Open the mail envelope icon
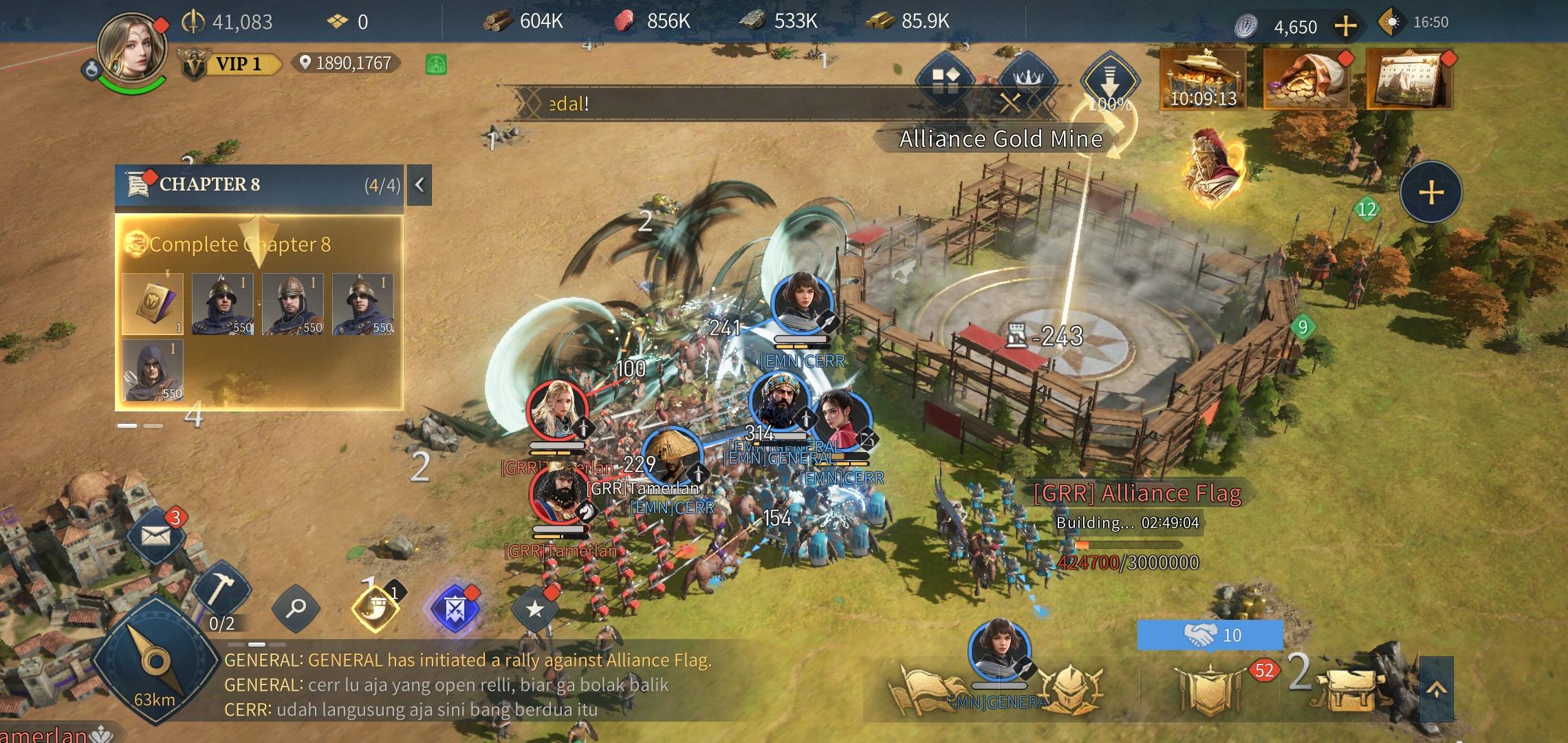This screenshot has width=1568, height=743. (x=156, y=535)
